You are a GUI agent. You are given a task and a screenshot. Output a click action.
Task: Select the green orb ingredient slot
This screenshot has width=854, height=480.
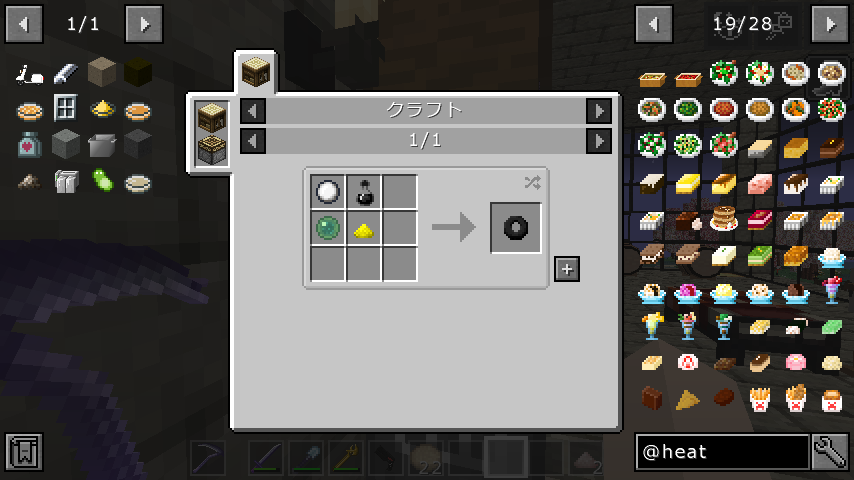328,228
